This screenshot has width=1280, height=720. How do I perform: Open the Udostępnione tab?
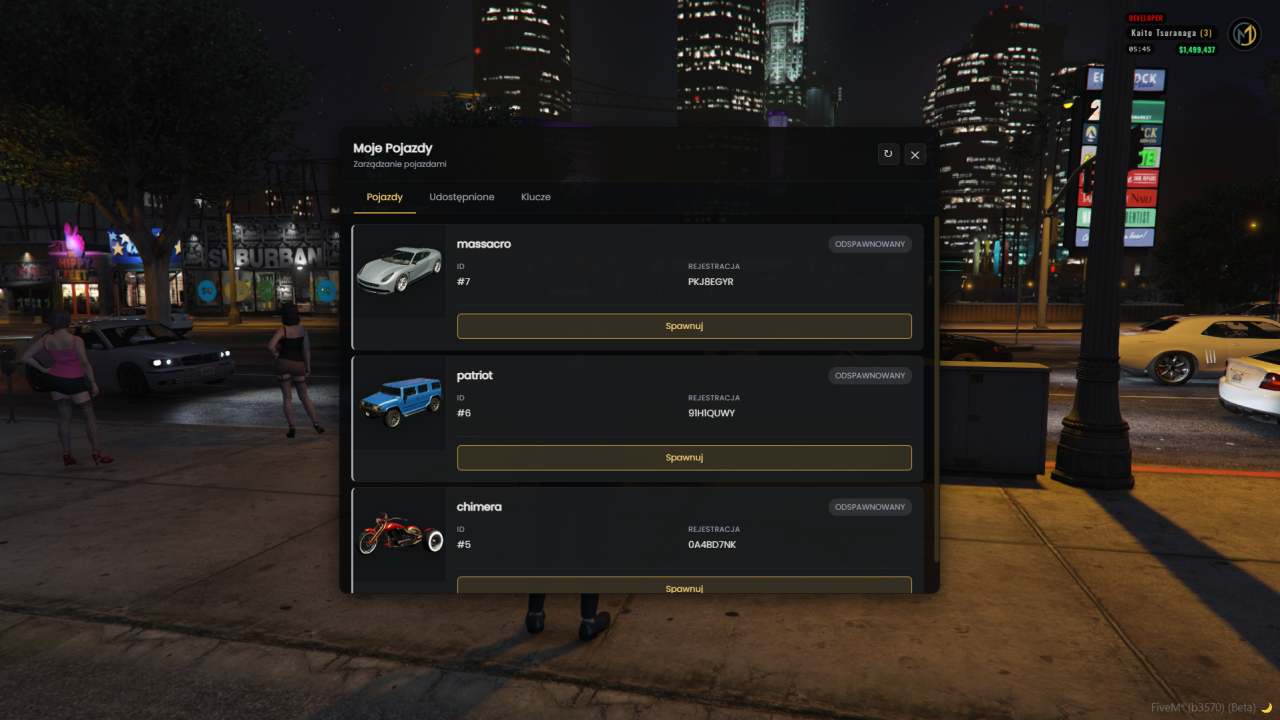coord(462,197)
